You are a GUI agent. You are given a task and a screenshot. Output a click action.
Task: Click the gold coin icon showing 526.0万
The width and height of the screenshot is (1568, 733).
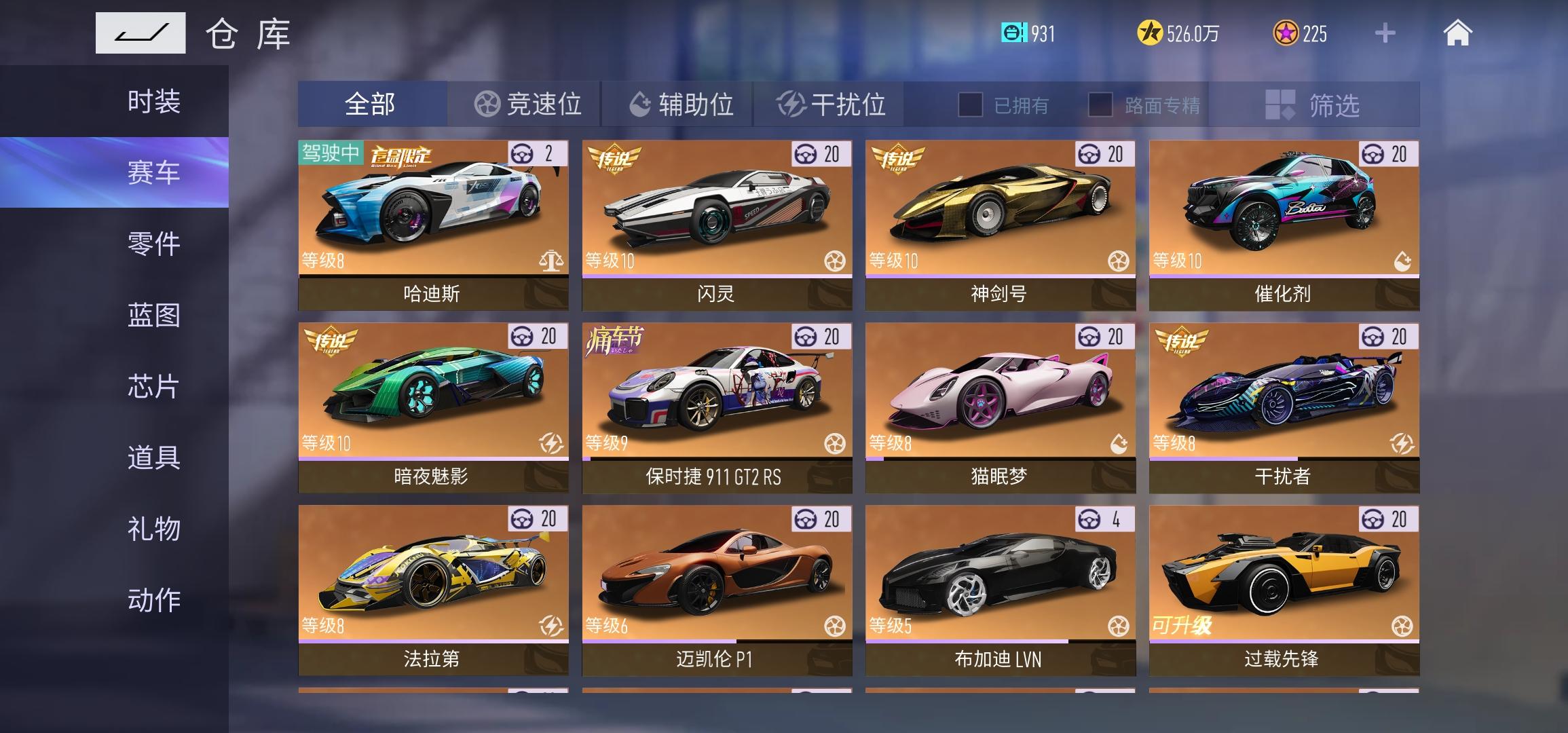coord(1149,33)
